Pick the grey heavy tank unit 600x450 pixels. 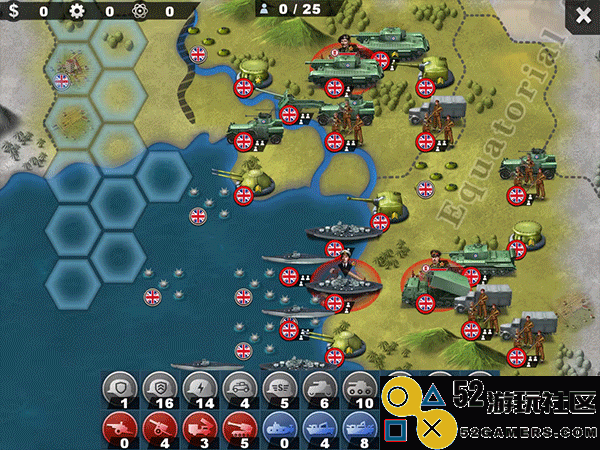point(356,388)
